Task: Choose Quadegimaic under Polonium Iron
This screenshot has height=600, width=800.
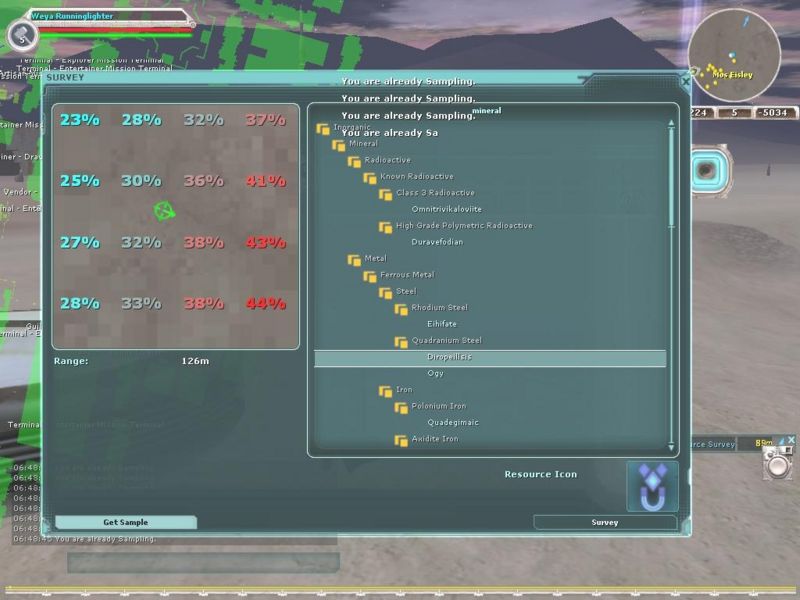Action: click(453, 422)
